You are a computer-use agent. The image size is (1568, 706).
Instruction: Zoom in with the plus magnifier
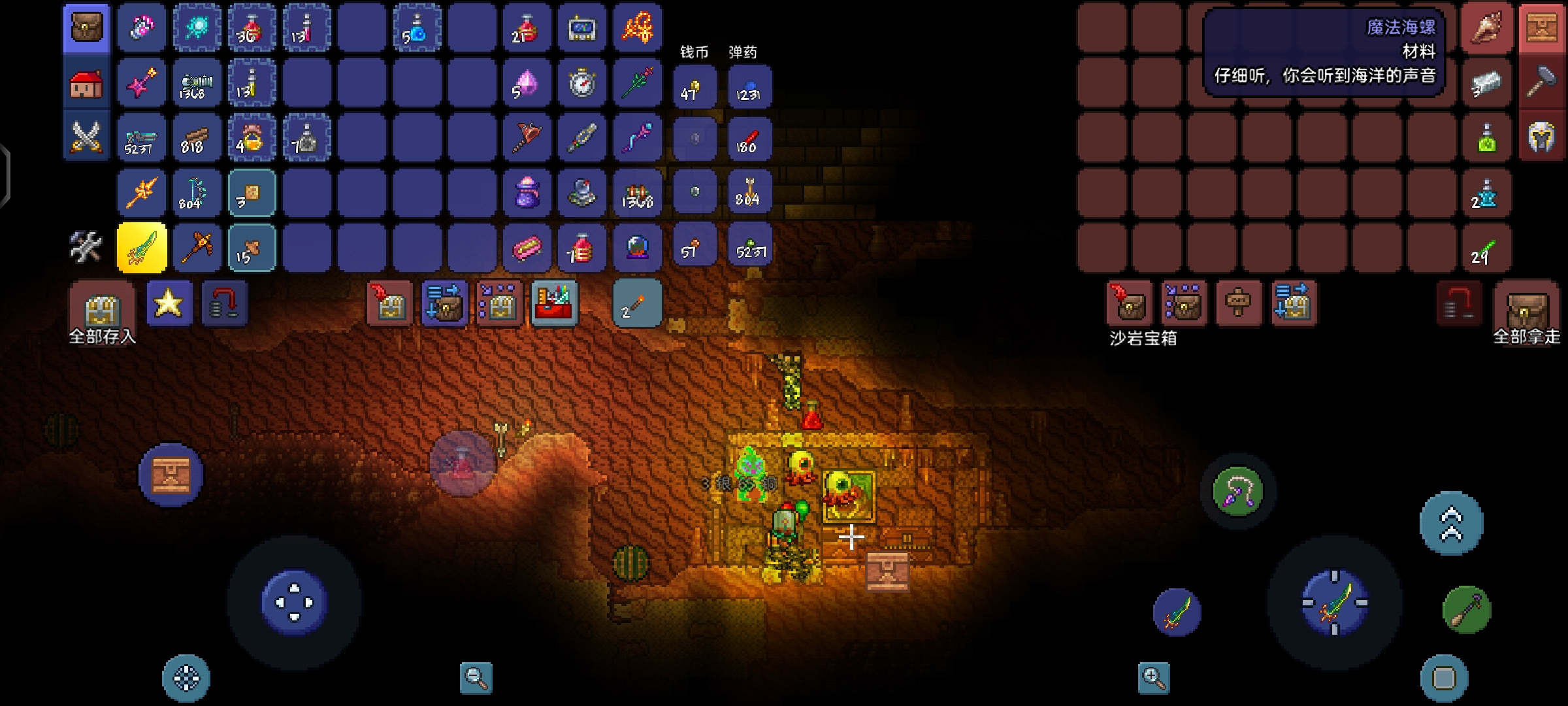(x=1153, y=678)
